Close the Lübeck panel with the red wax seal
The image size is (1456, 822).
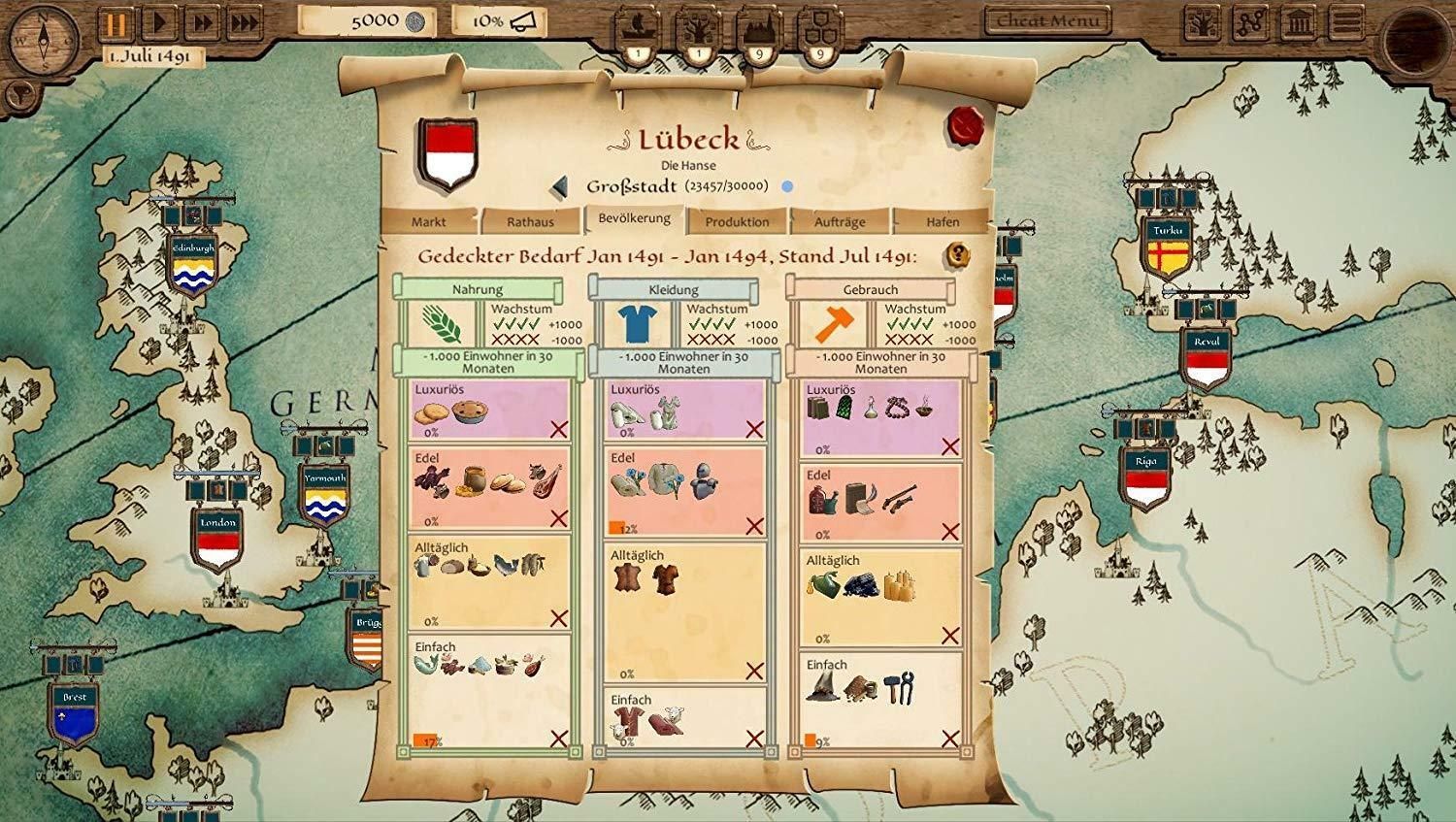967,124
